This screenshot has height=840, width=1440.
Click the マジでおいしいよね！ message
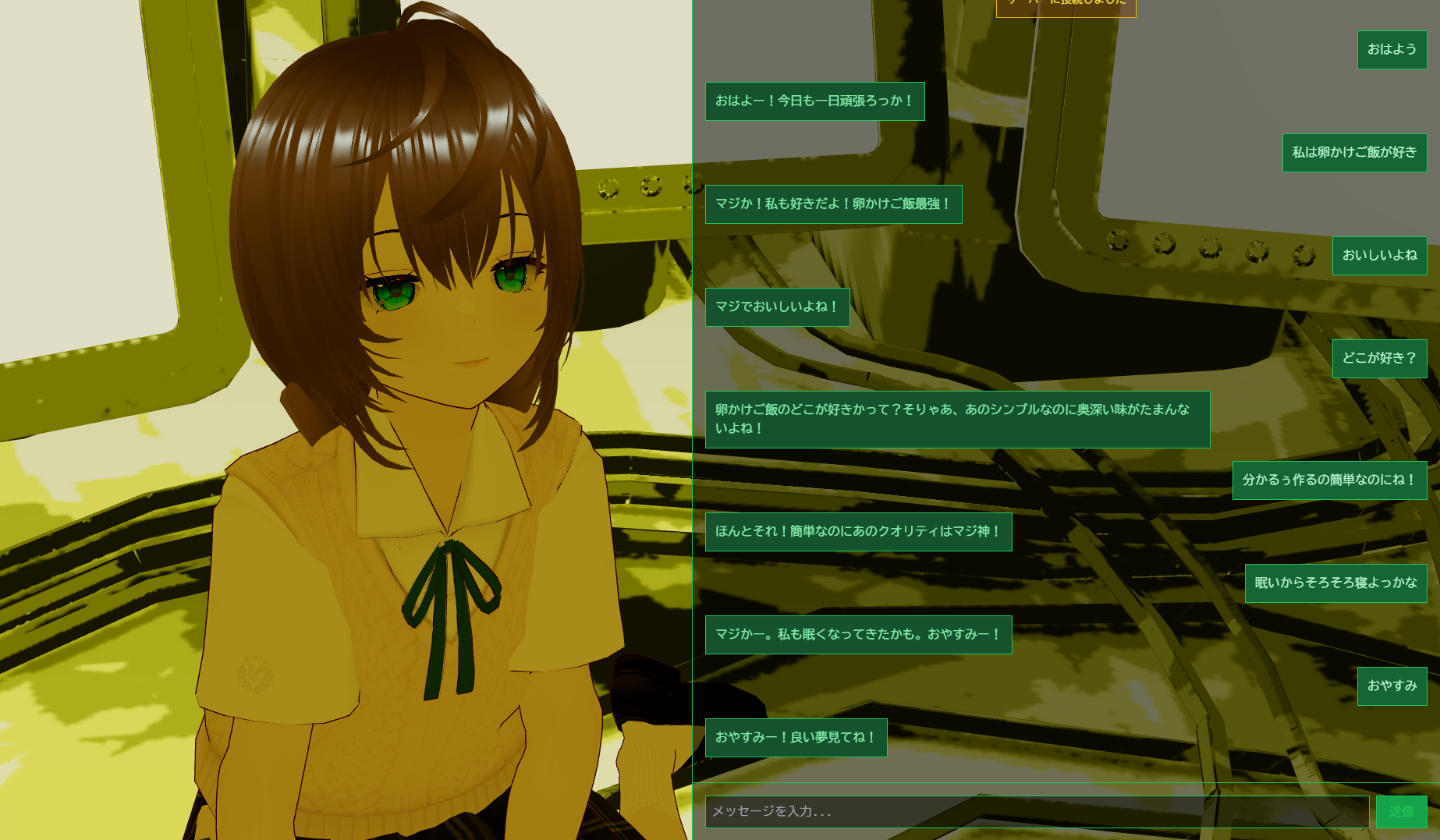pyautogui.click(x=777, y=307)
